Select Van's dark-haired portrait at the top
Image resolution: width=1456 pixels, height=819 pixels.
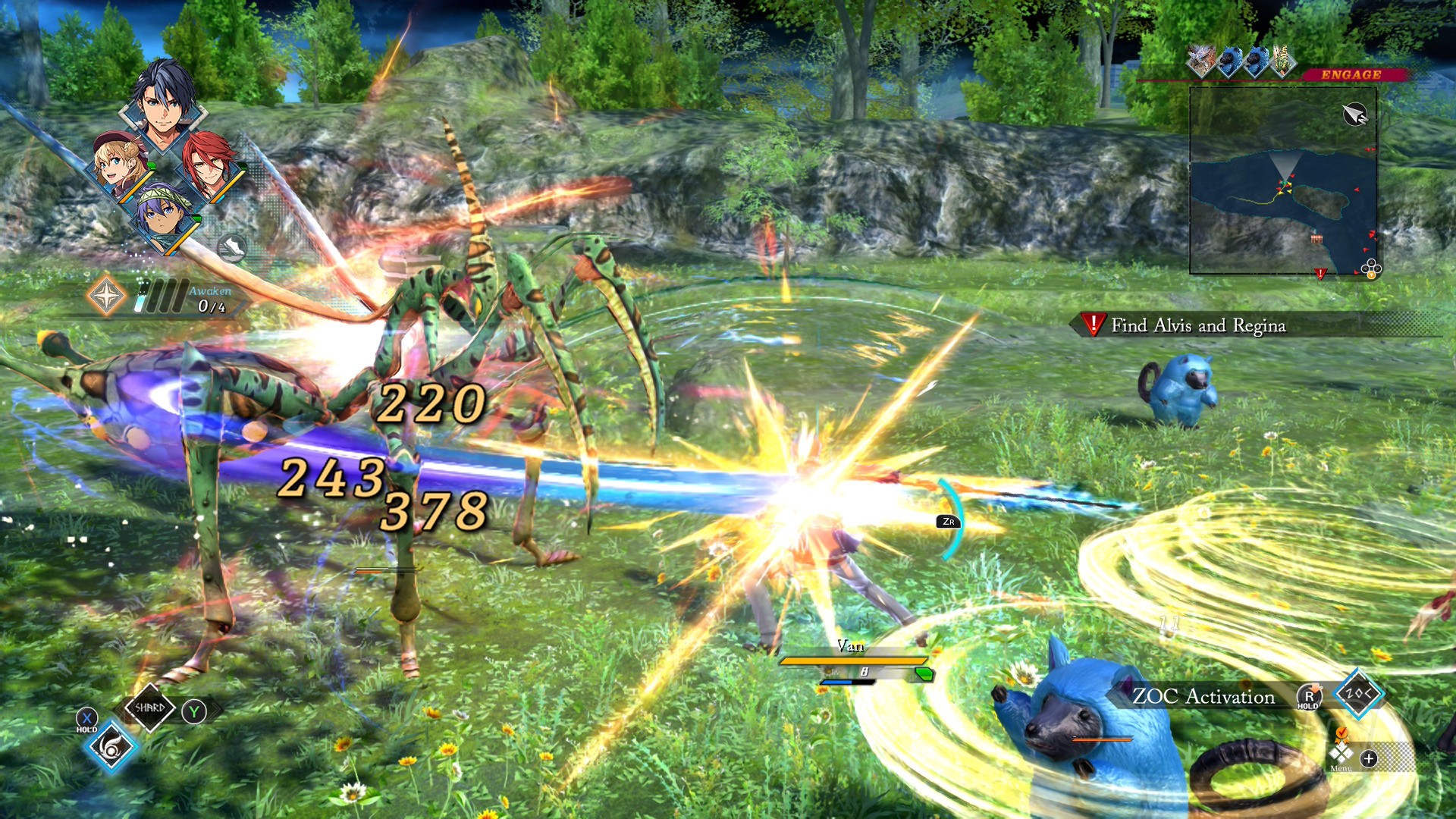(x=163, y=106)
